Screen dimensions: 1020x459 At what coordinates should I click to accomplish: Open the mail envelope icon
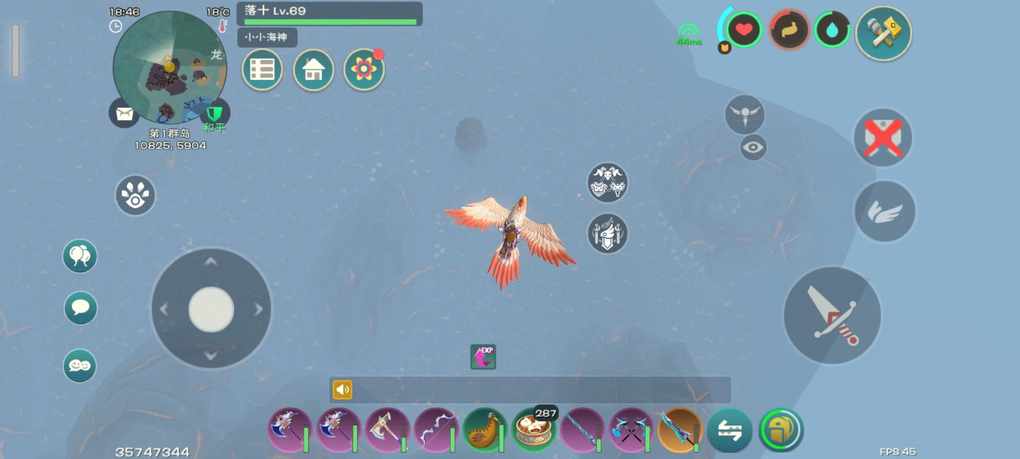pos(124,114)
